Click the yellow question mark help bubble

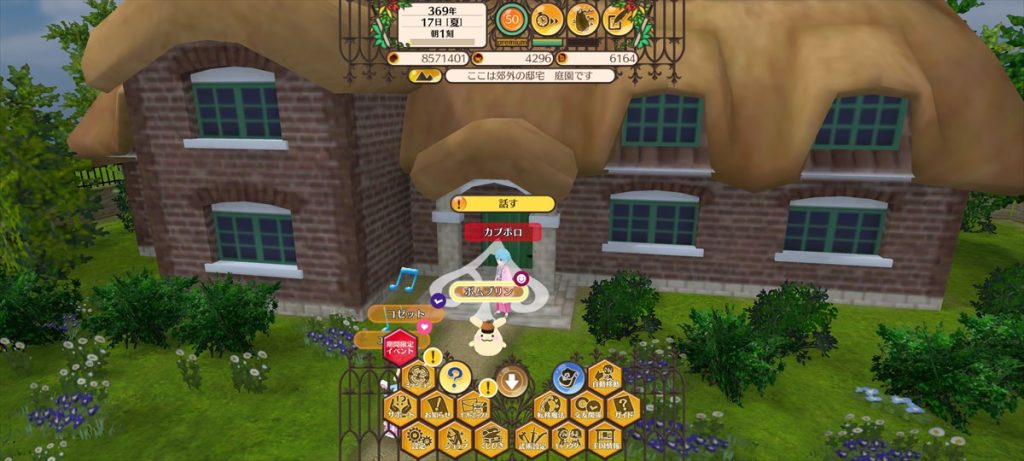[455, 378]
